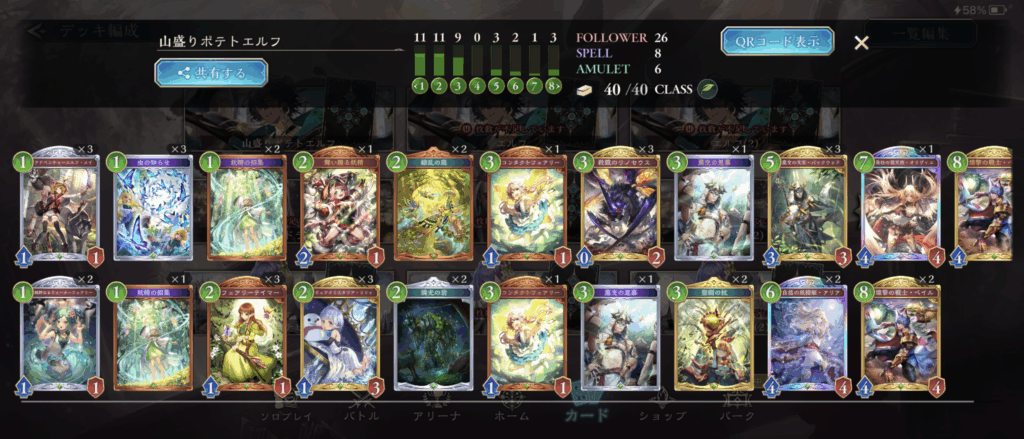Screen dimensions: 1024x439
Task: Select the Adventure Elf May card
Action: point(59,207)
